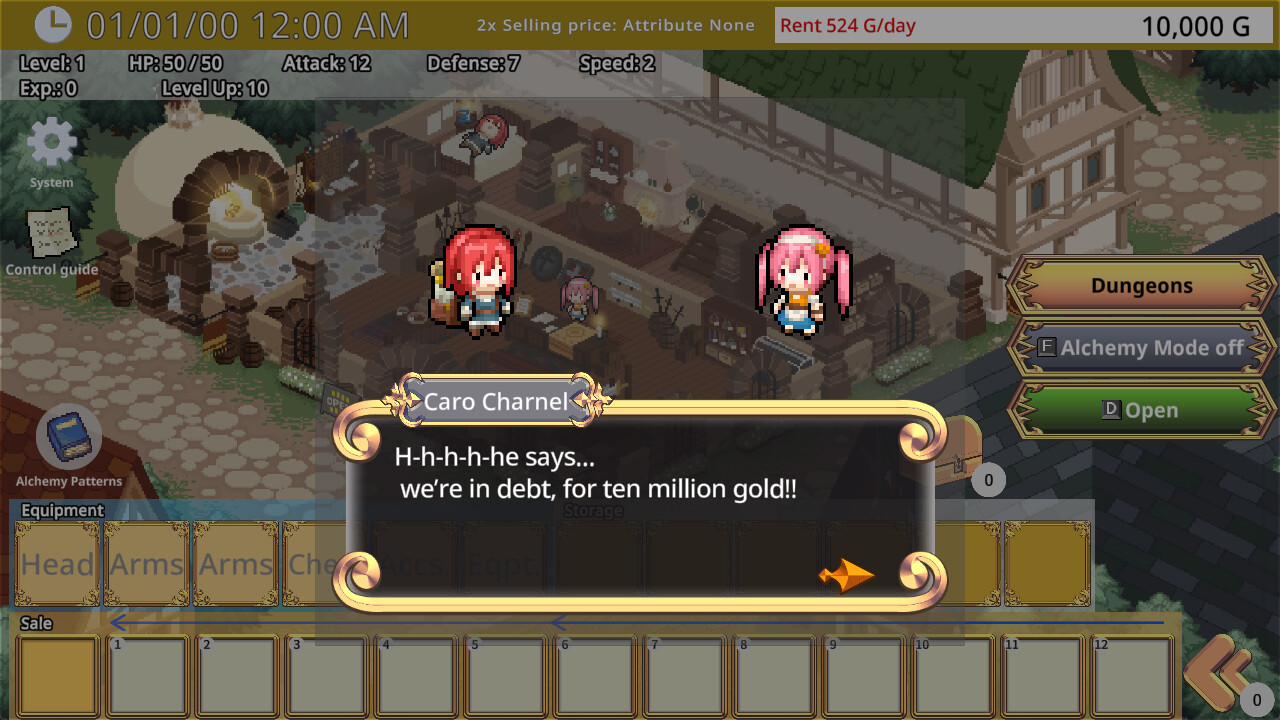1280x720 pixels.
Task: Select the Equipment panel header
Action: pos(62,510)
